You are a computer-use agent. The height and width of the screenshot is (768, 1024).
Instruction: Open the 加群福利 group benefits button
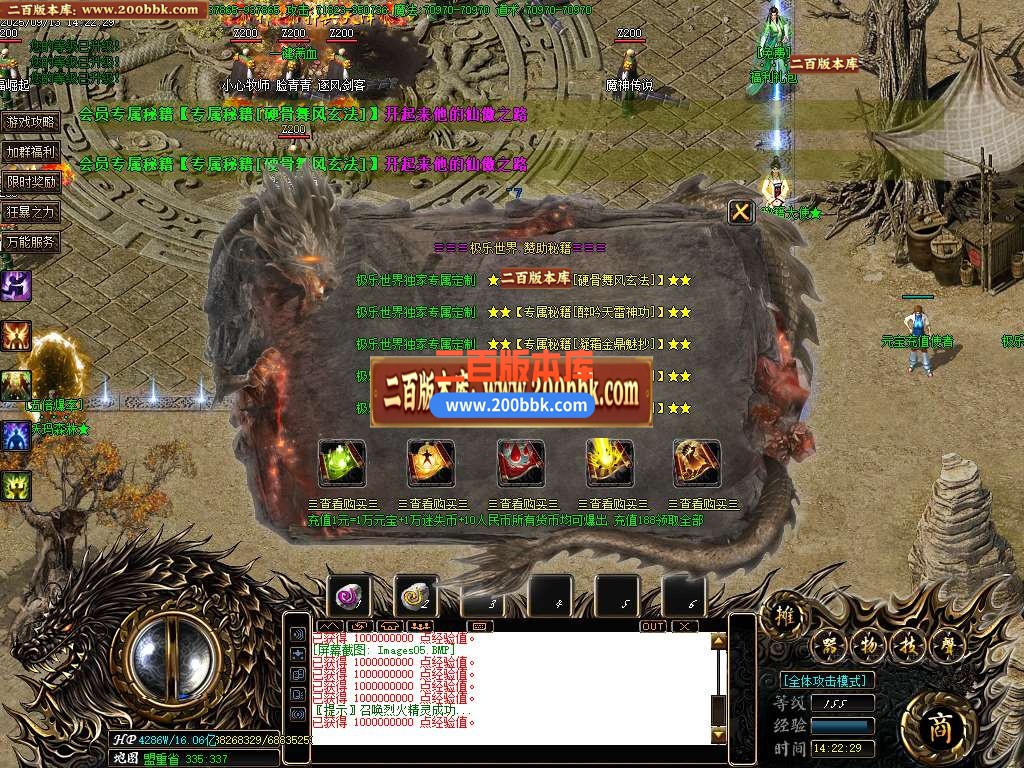coord(31,152)
